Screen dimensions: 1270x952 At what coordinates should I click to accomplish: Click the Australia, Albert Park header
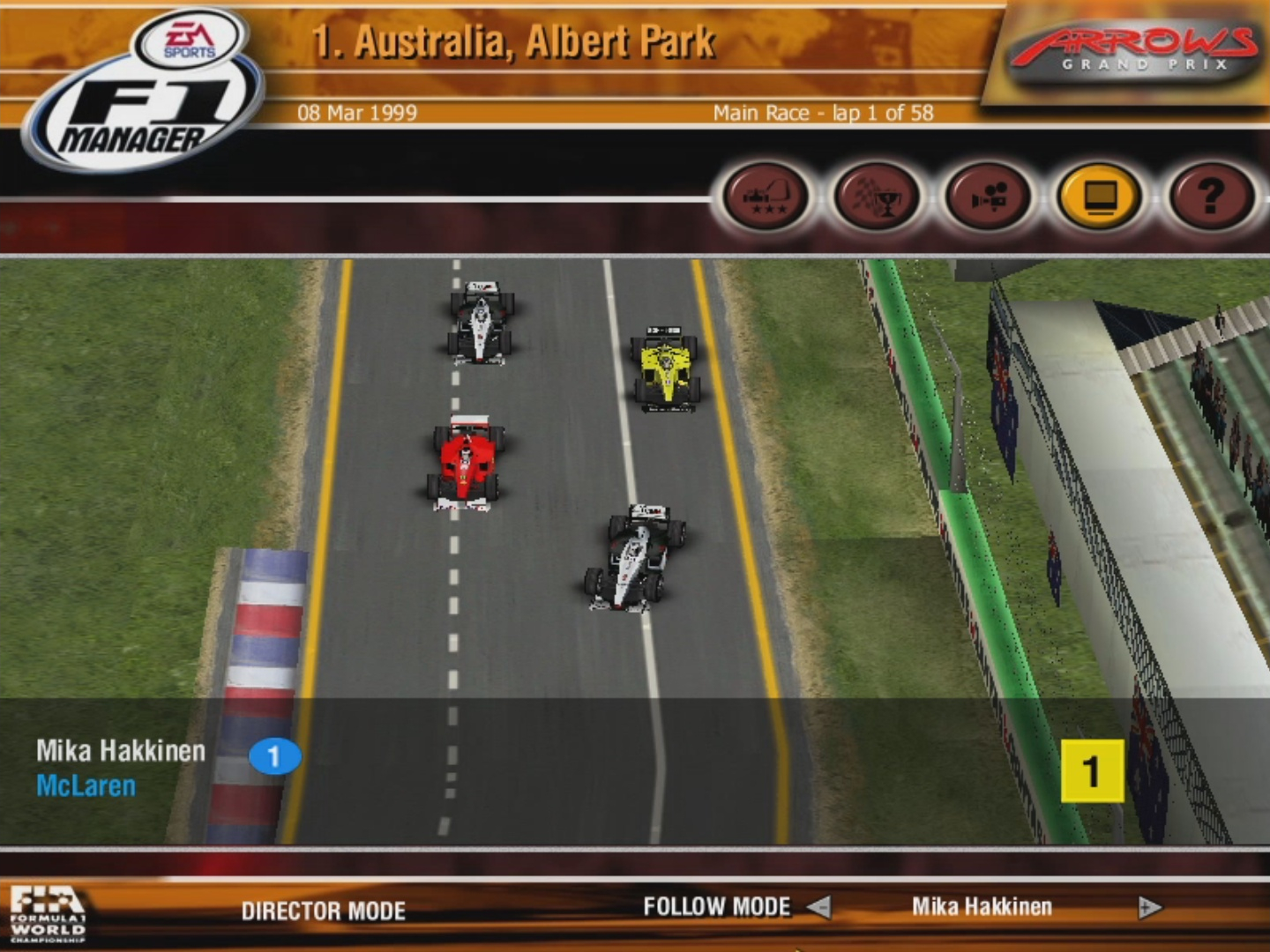514,39
